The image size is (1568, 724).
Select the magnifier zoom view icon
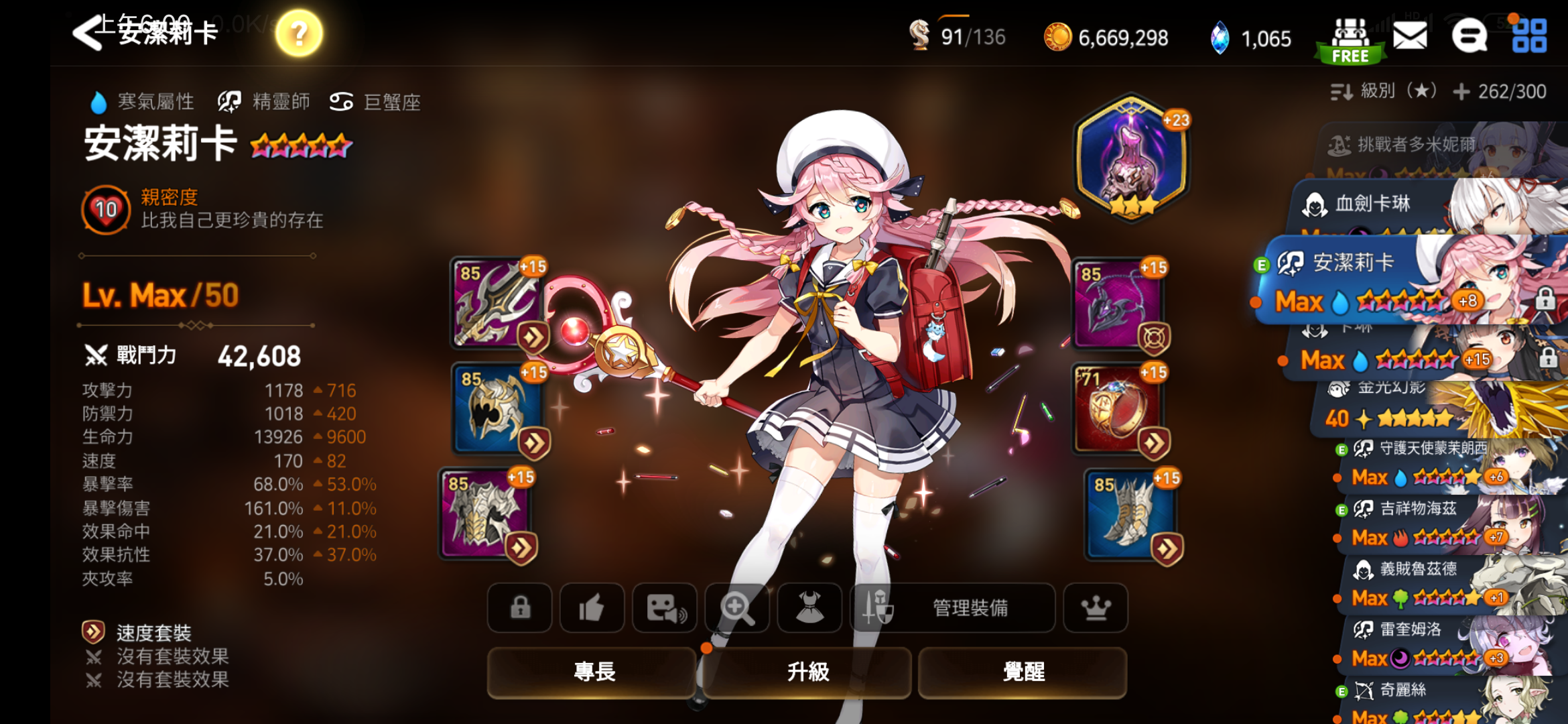(737, 608)
